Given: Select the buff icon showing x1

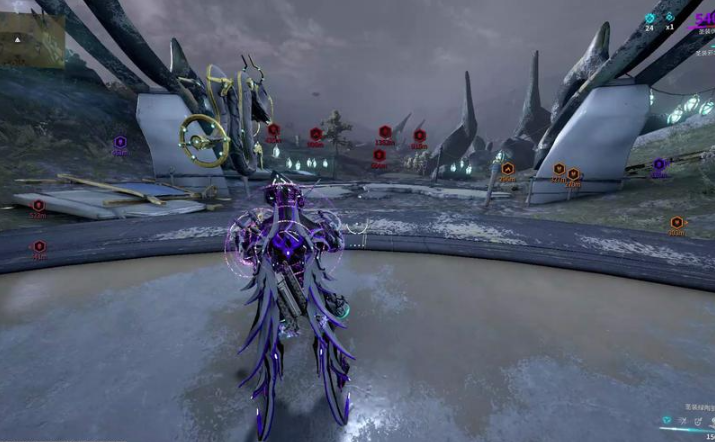Looking at the screenshot, I should 670,18.
